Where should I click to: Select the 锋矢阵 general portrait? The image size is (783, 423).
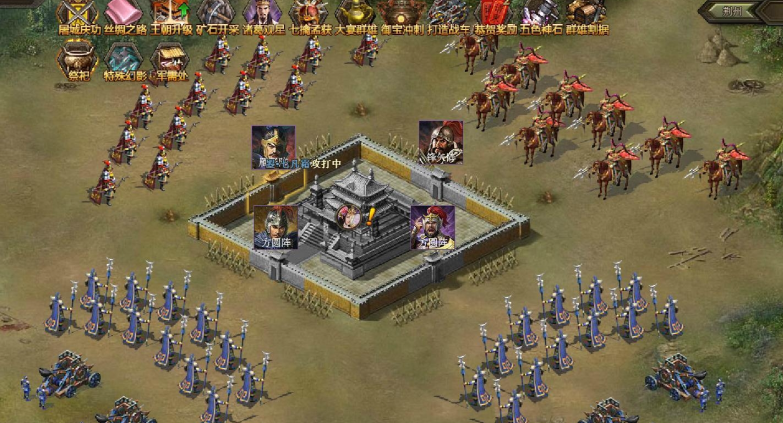[440, 141]
